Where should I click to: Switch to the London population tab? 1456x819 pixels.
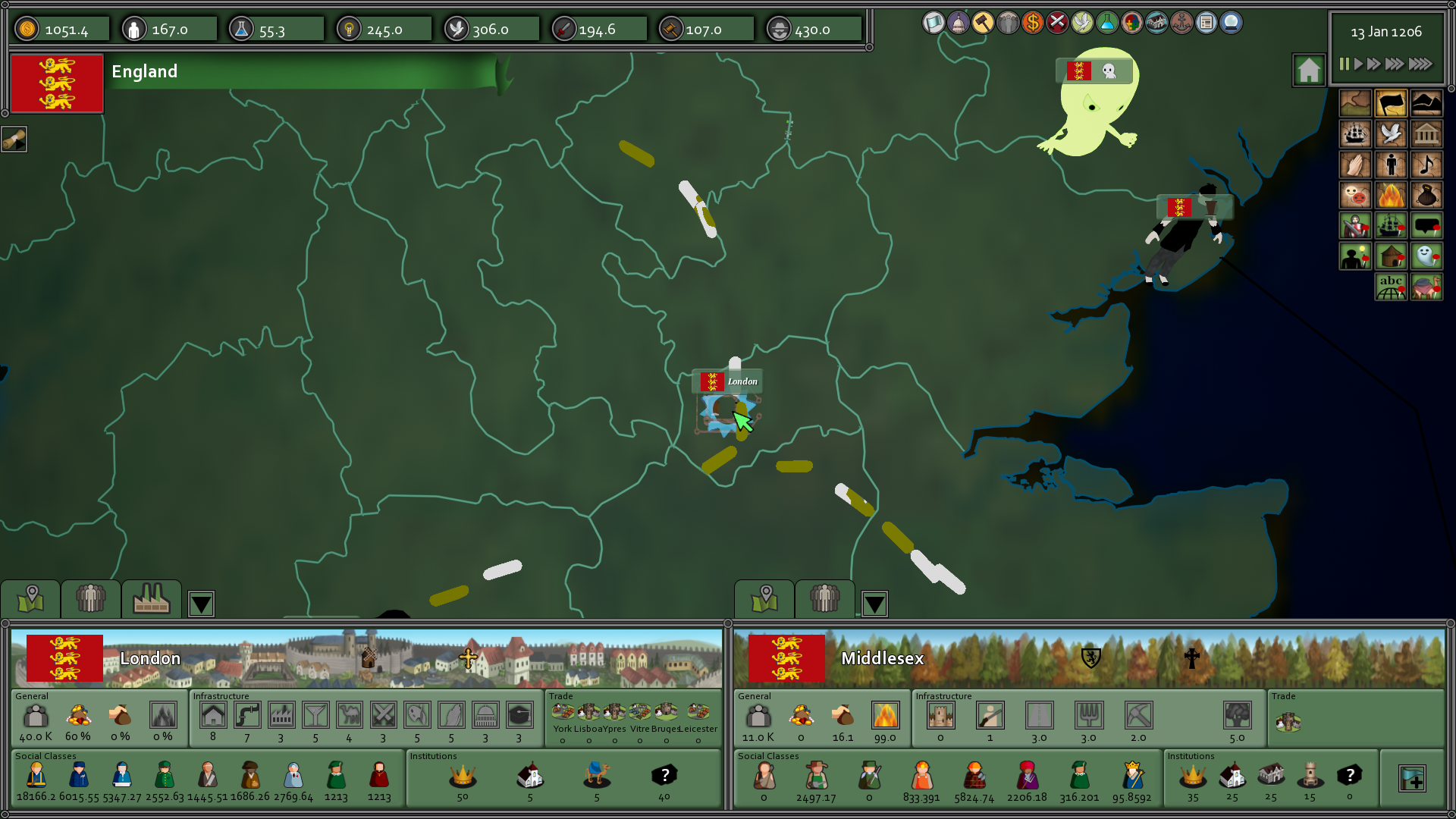click(90, 600)
